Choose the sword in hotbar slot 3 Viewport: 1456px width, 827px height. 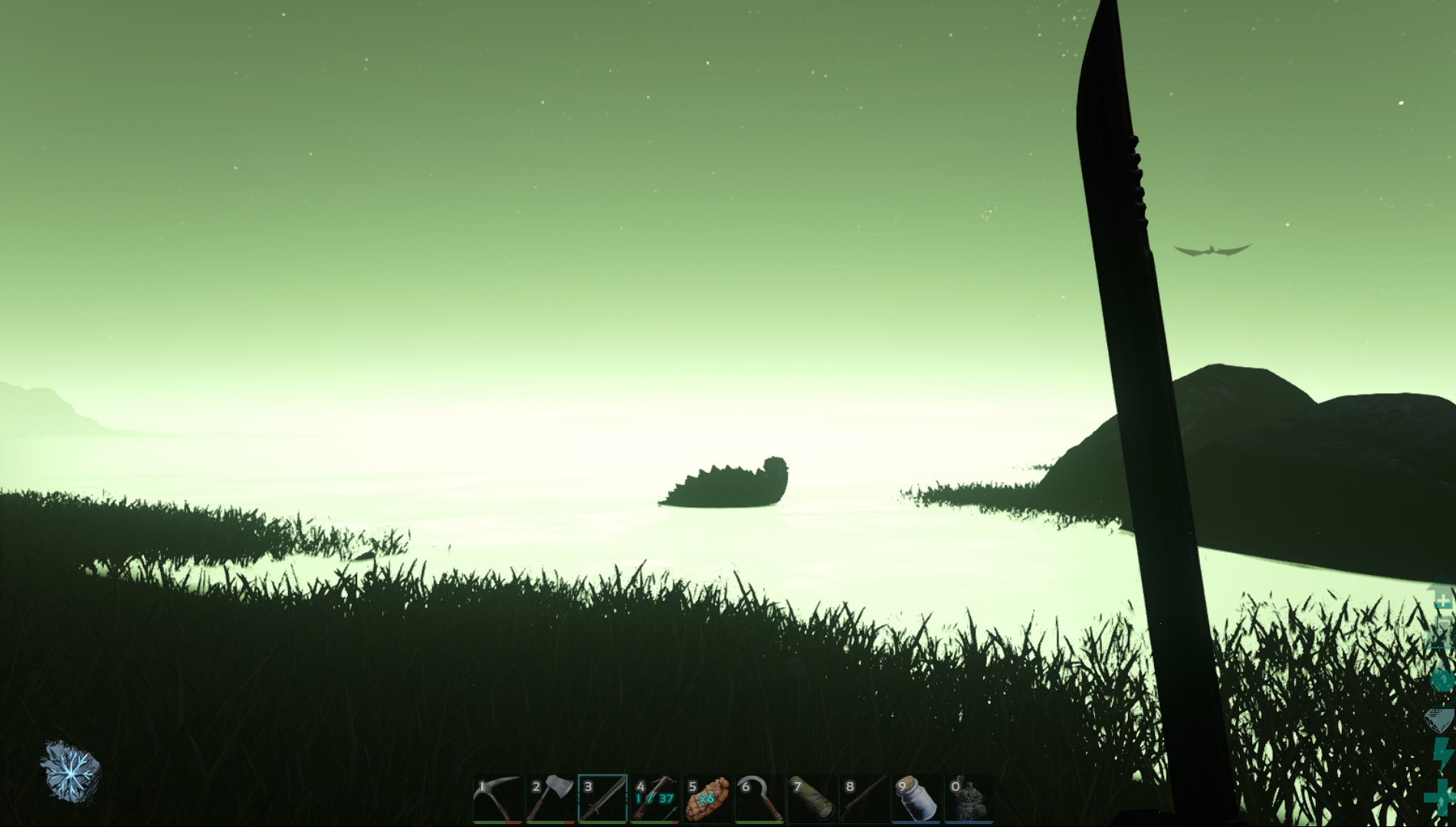[x=602, y=799]
